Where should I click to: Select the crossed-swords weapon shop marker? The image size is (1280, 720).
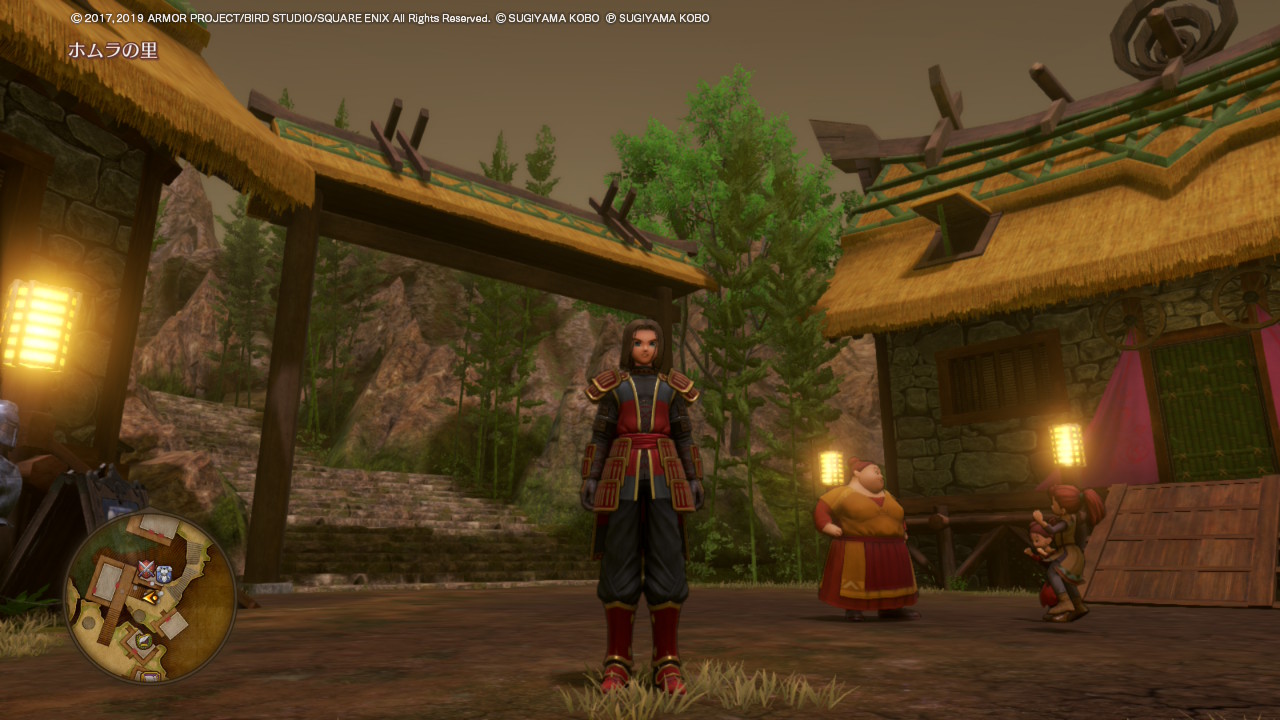(x=147, y=571)
